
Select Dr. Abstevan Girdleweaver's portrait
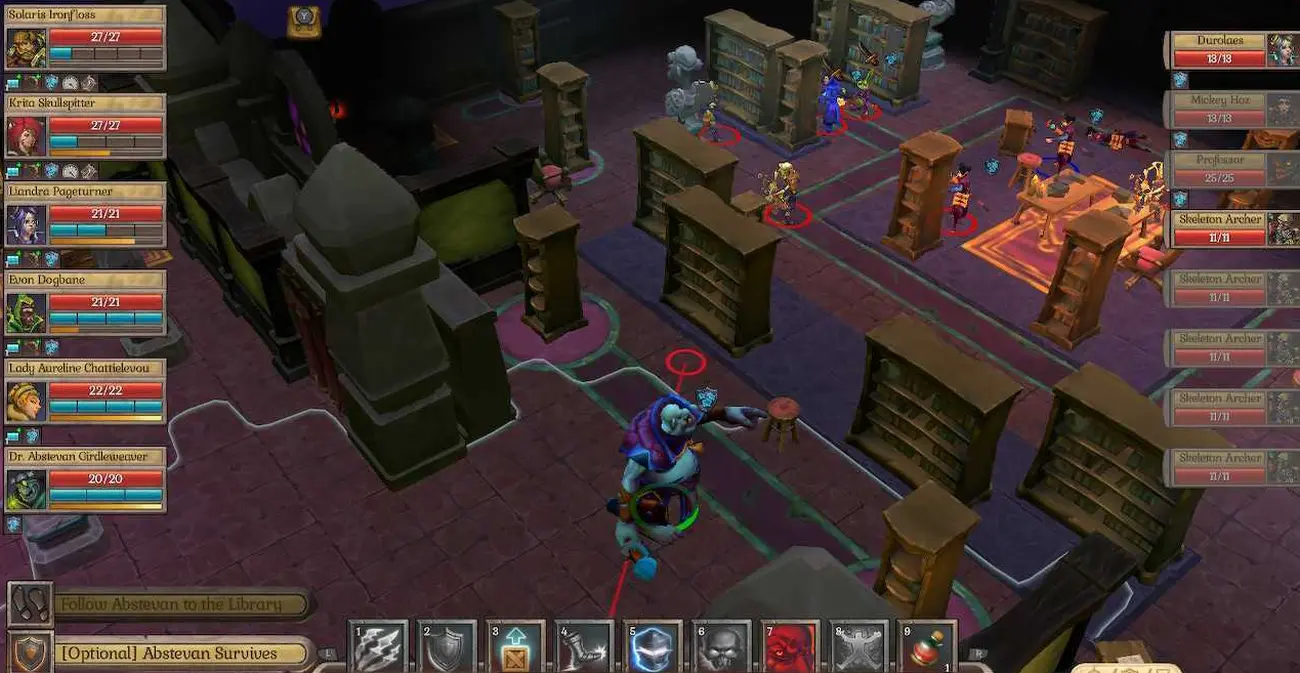(26, 488)
